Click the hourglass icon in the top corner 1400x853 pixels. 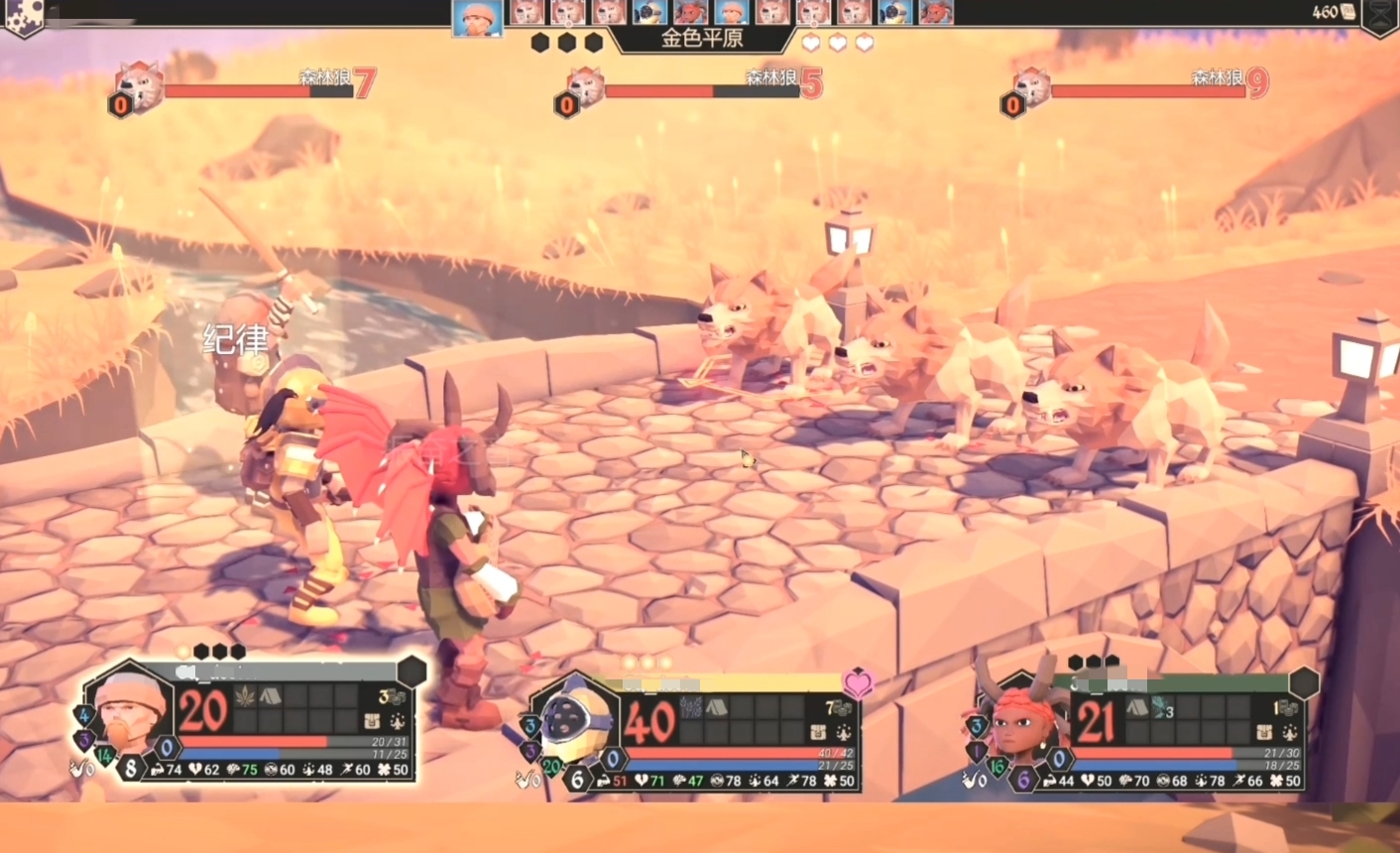point(1380,15)
